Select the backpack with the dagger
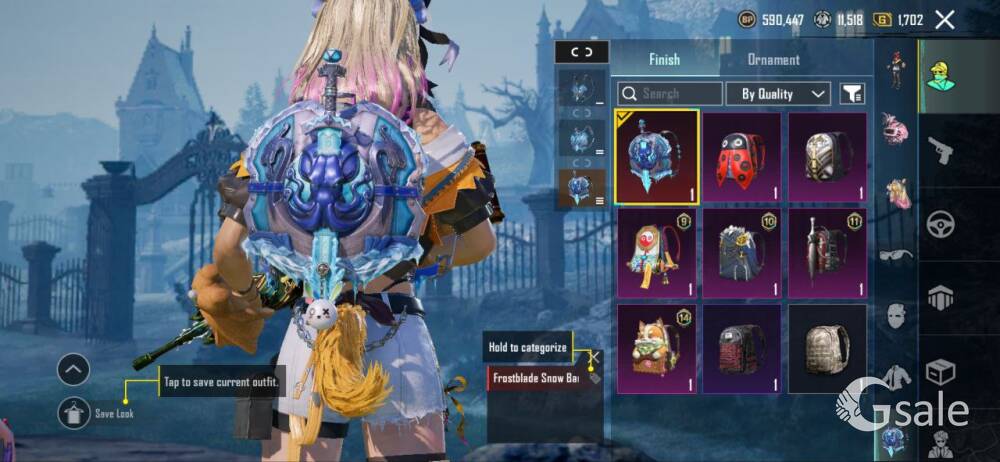Screen dimensions: 1000x462 pos(827,254)
